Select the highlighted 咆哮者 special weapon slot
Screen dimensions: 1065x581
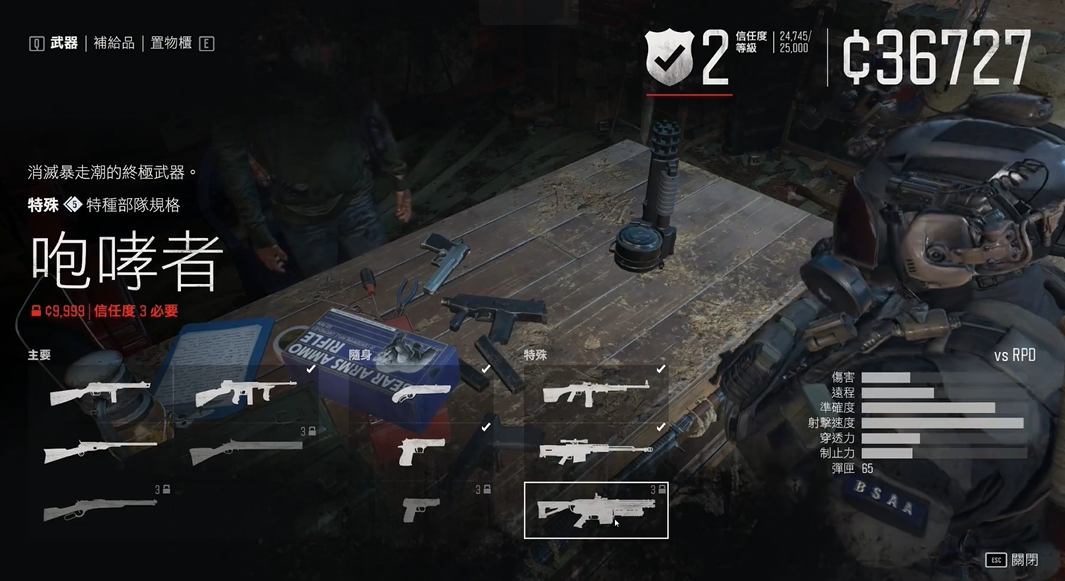coord(596,510)
